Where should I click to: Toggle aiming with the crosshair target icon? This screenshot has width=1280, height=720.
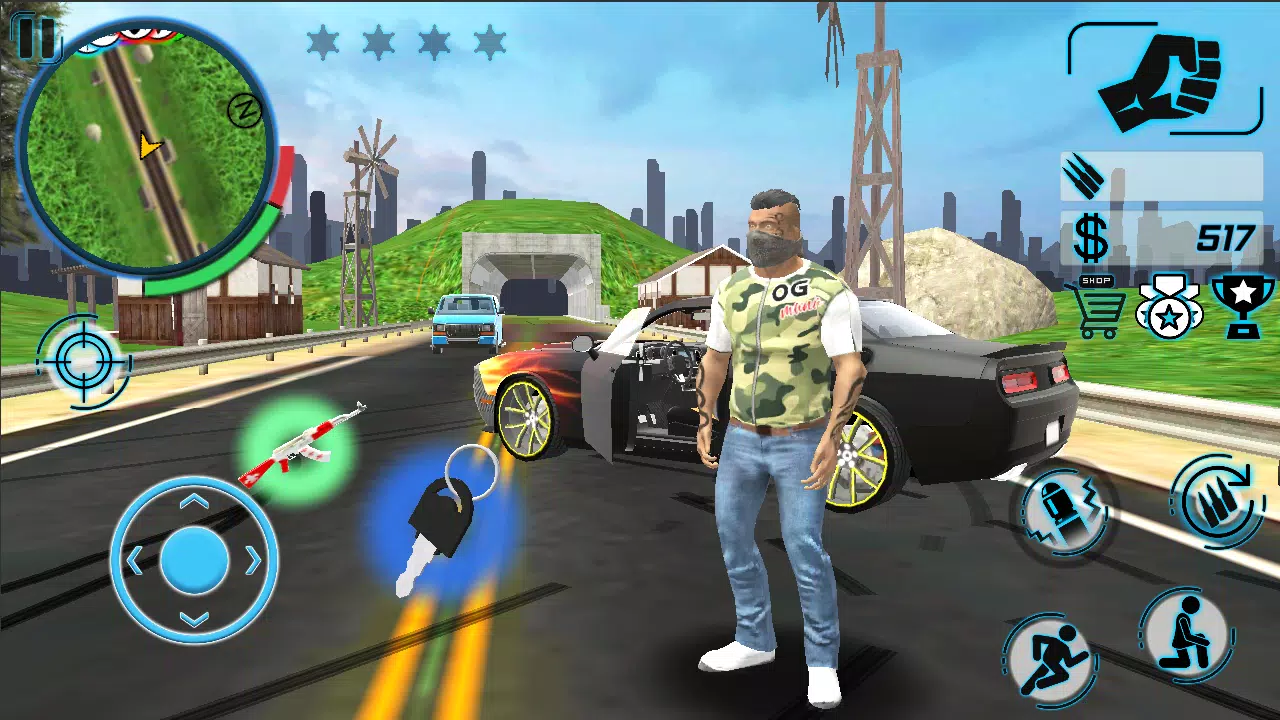pos(82,362)
